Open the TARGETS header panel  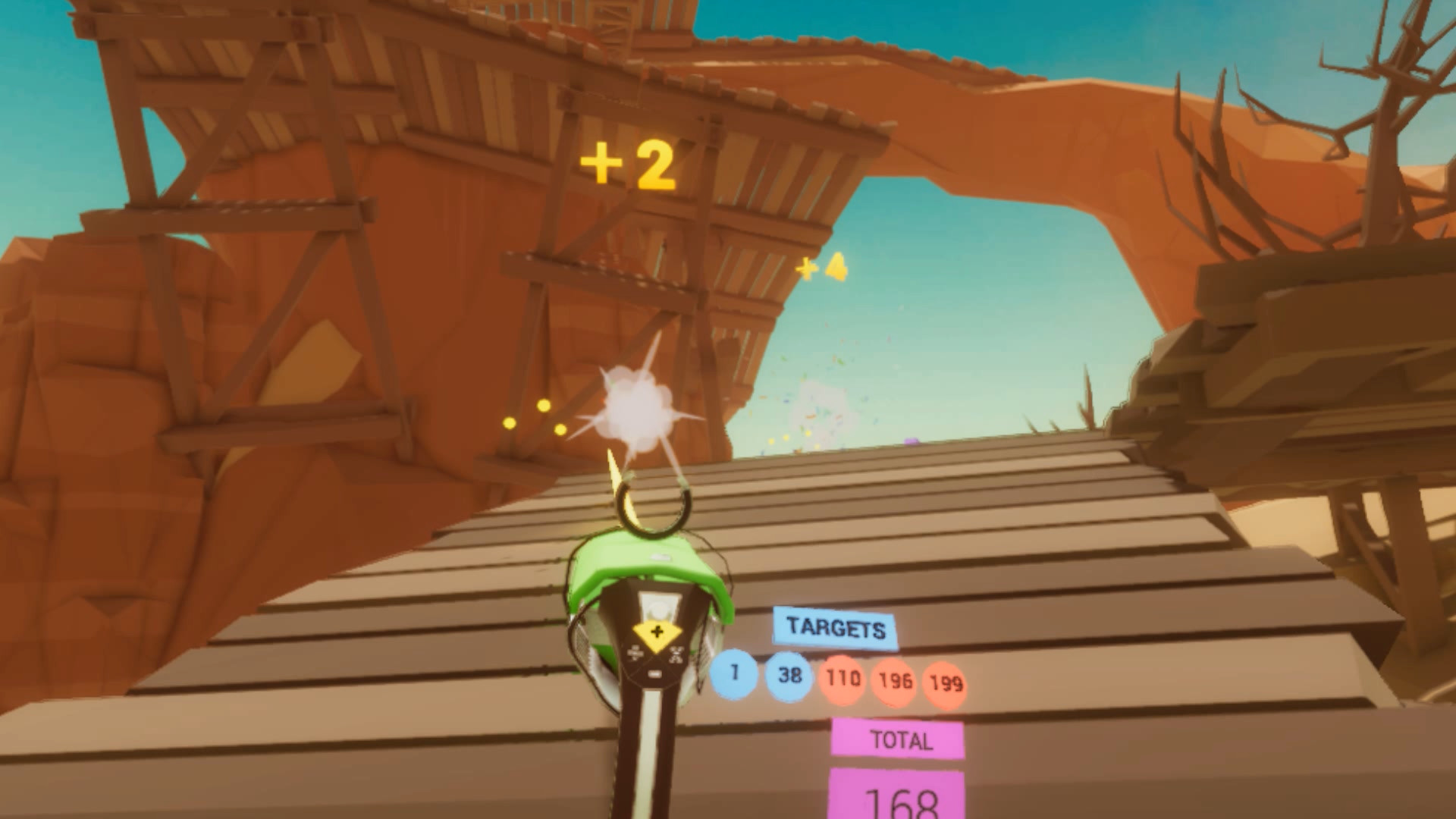[x=836, y=628]
